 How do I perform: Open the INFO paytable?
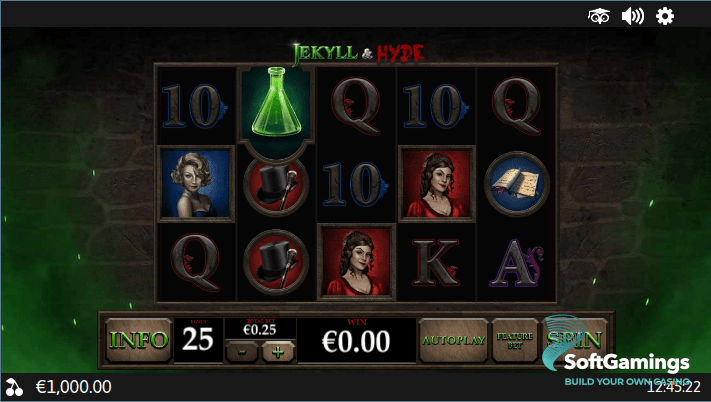(139, 340)
